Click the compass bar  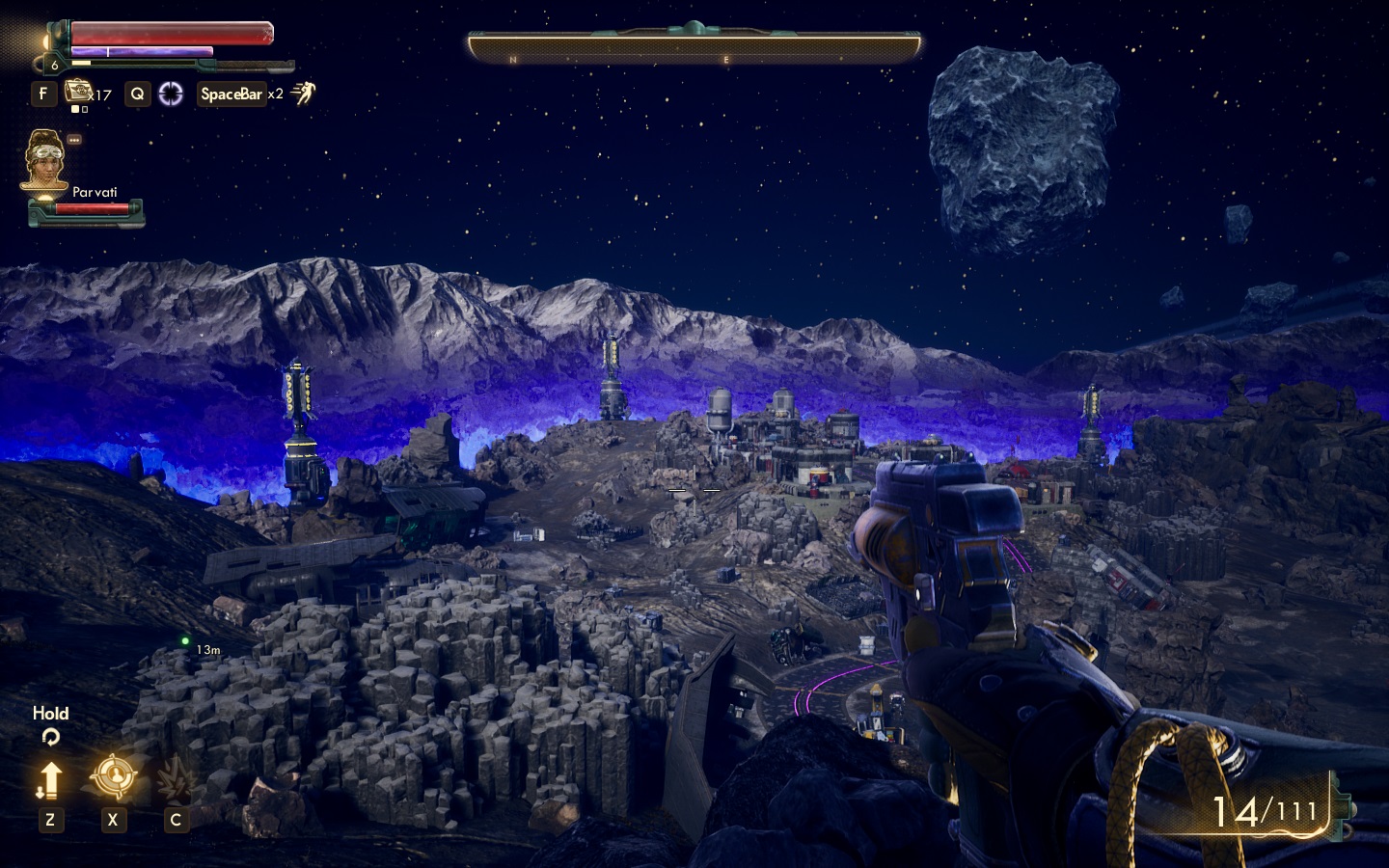click(x=694, y=47)
